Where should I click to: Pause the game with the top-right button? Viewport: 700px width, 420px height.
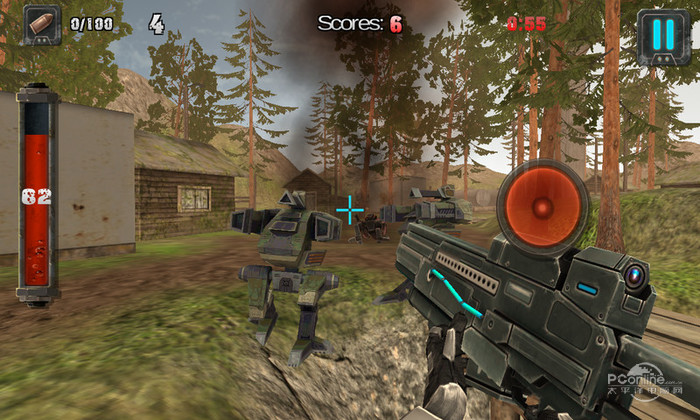coord(662,35)
